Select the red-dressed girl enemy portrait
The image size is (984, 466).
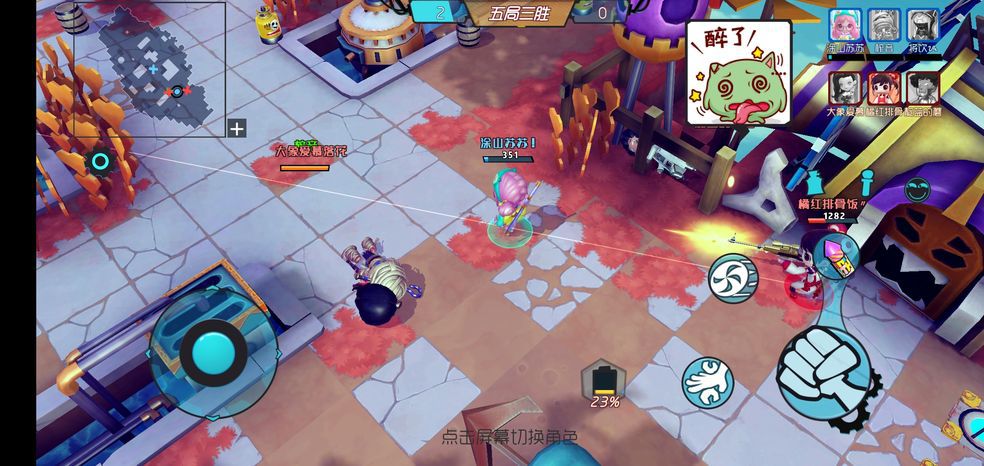883,88
